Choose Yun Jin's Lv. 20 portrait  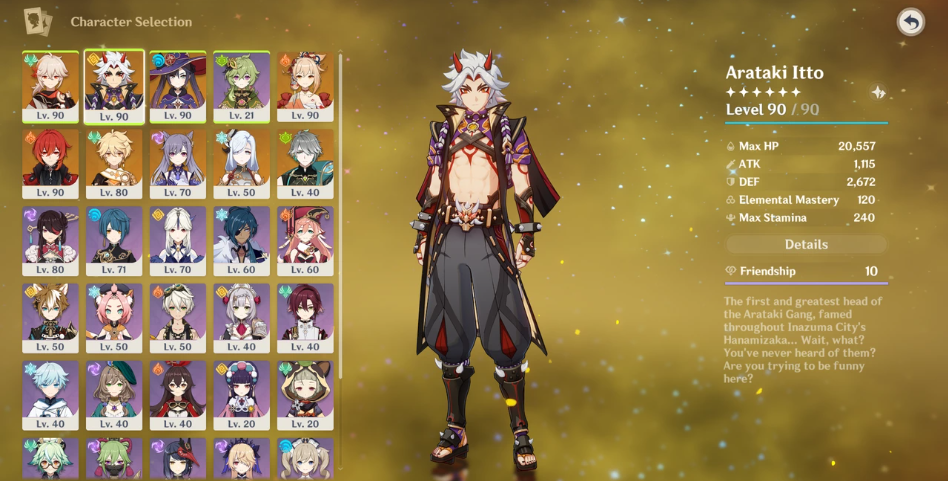click(x=241, y=395)
